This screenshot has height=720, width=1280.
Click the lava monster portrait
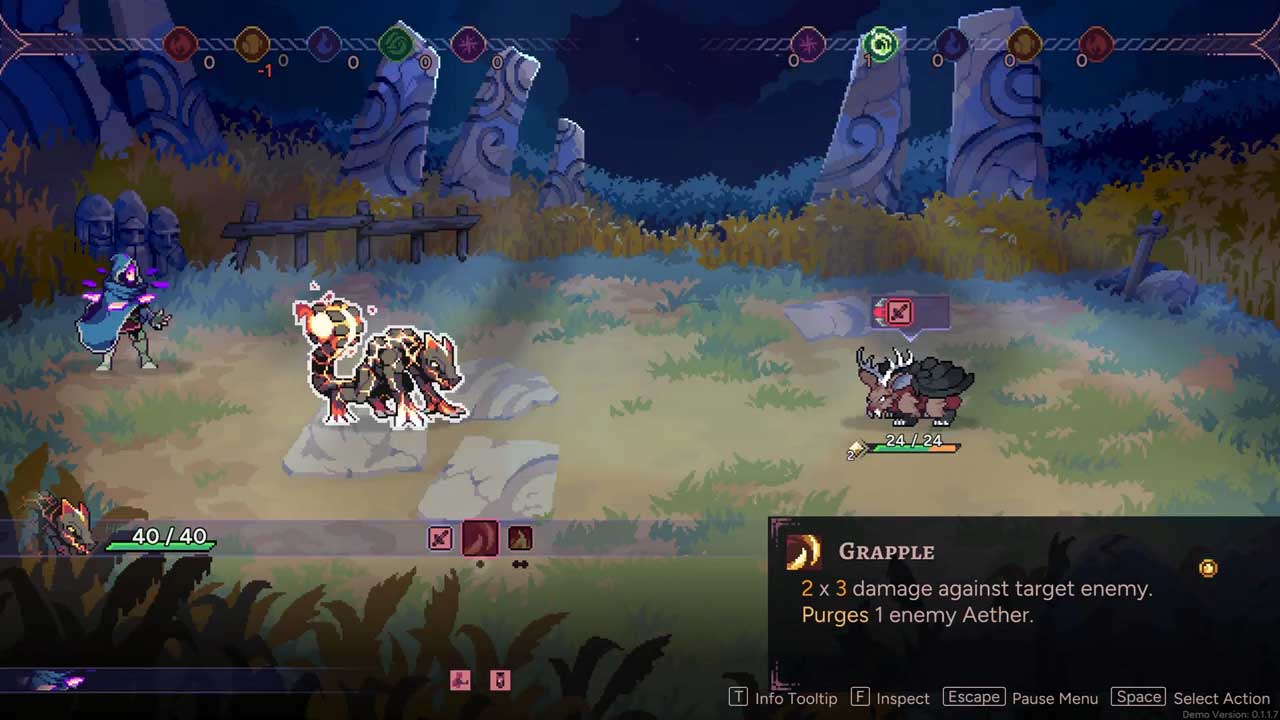(x=62, y=524)
